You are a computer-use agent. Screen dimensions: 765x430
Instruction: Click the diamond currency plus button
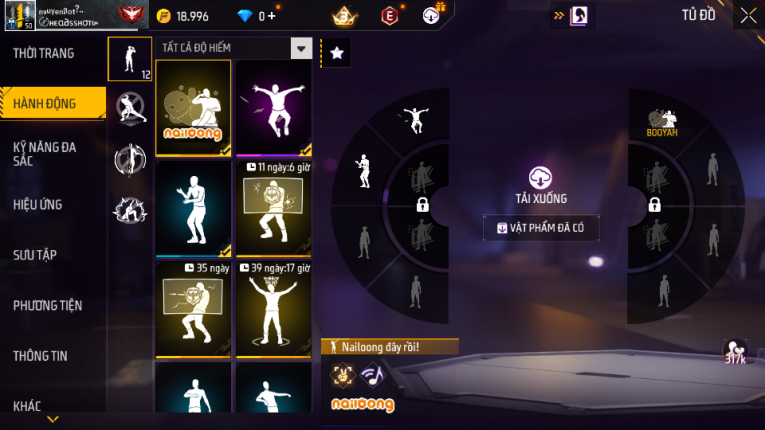[271, 16]
